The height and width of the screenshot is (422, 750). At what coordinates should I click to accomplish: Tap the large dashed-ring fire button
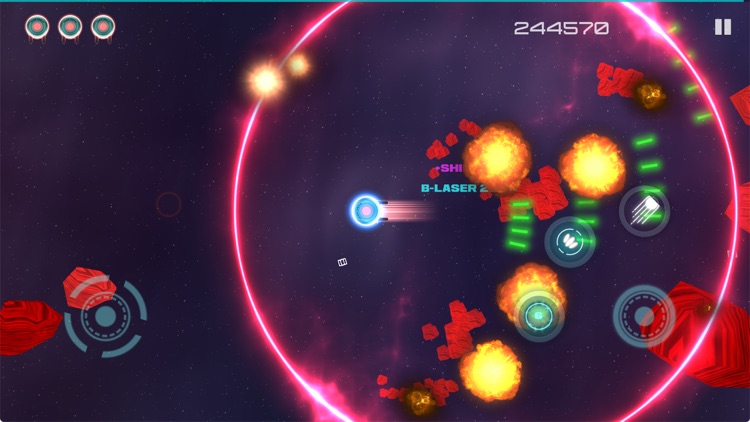point(643,316)
